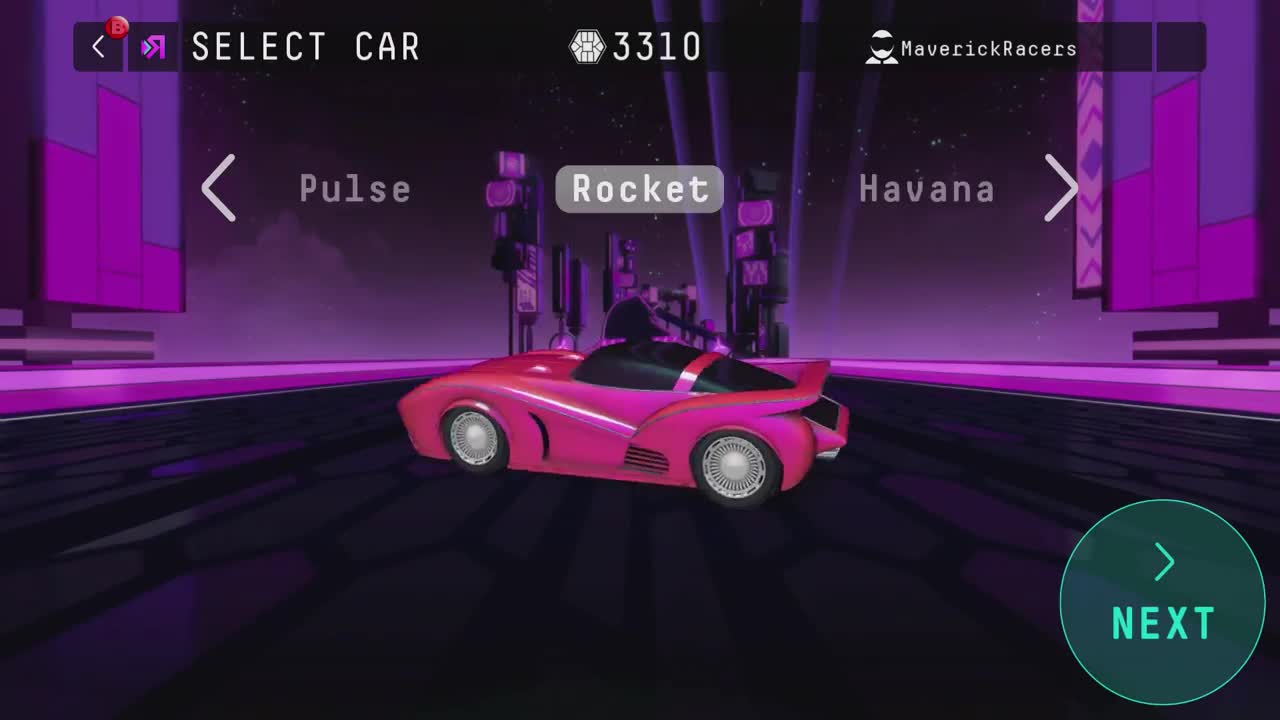The image size is (1280, 720).
Task: Select the highlighted Rocket car name
Action: click(x=639, y=189)
